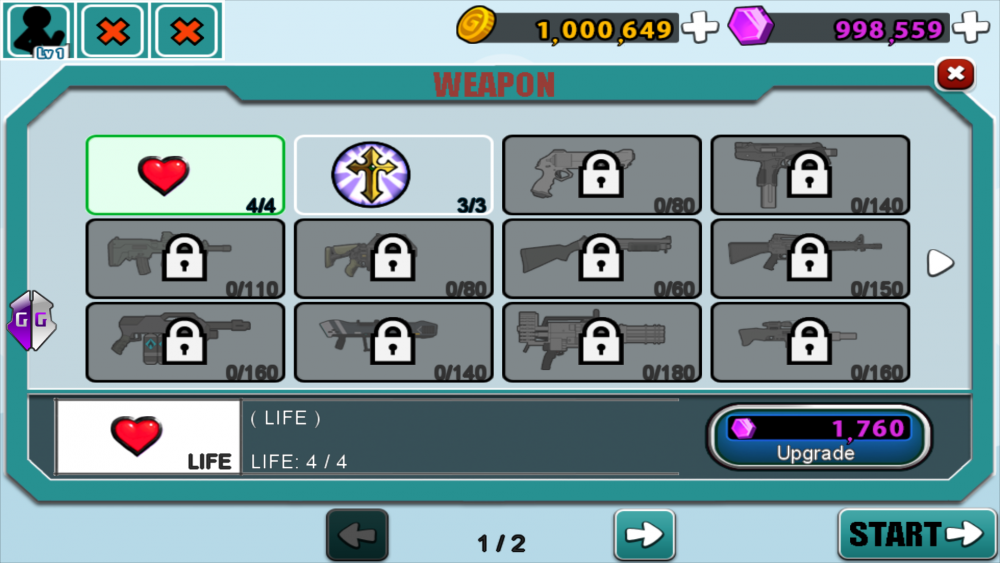Go to the next page arrow
Screen dimensions: 1000x563
pyautogui.click(x=644, y=535)
